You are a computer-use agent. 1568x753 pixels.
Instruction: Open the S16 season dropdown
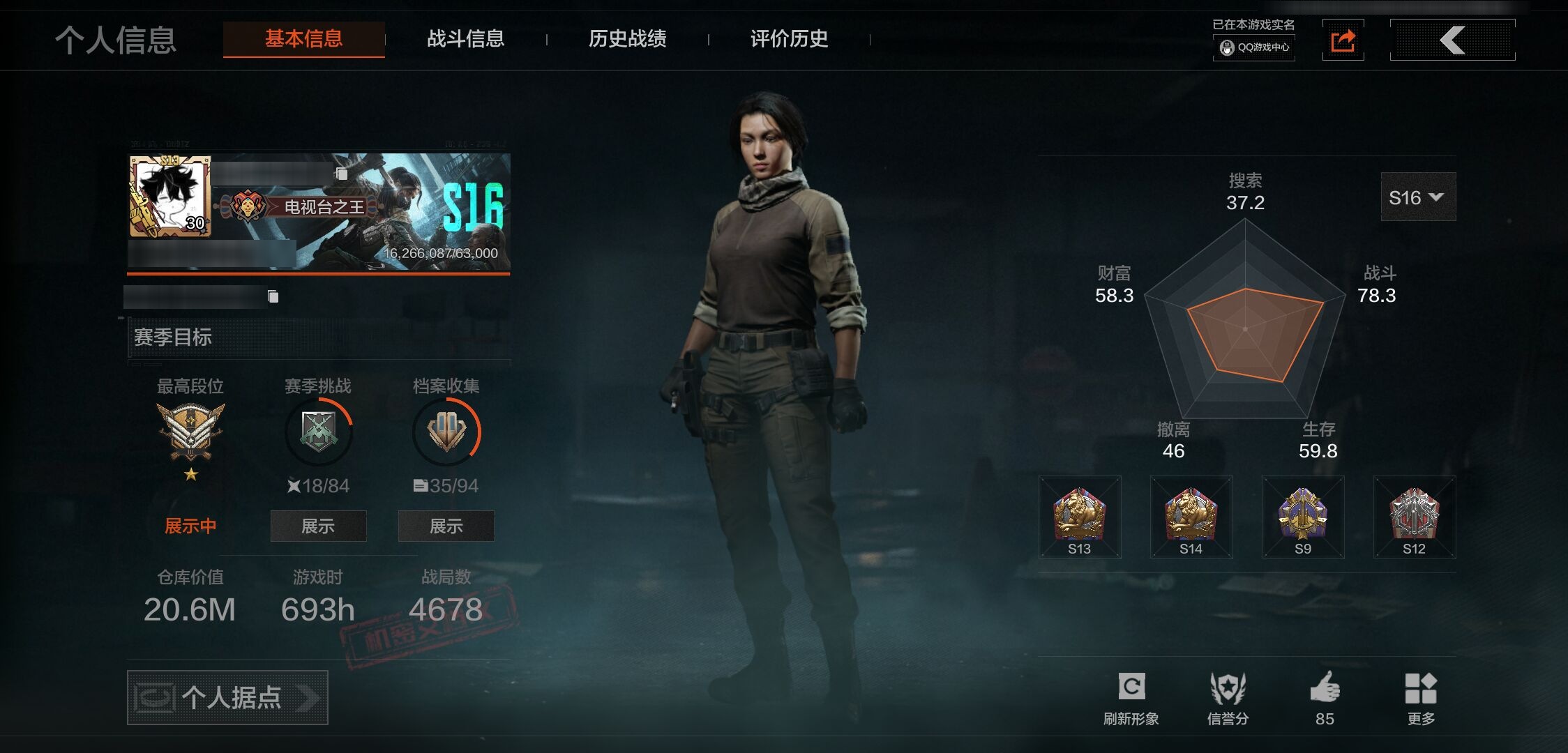click(x=1417, y=197)
